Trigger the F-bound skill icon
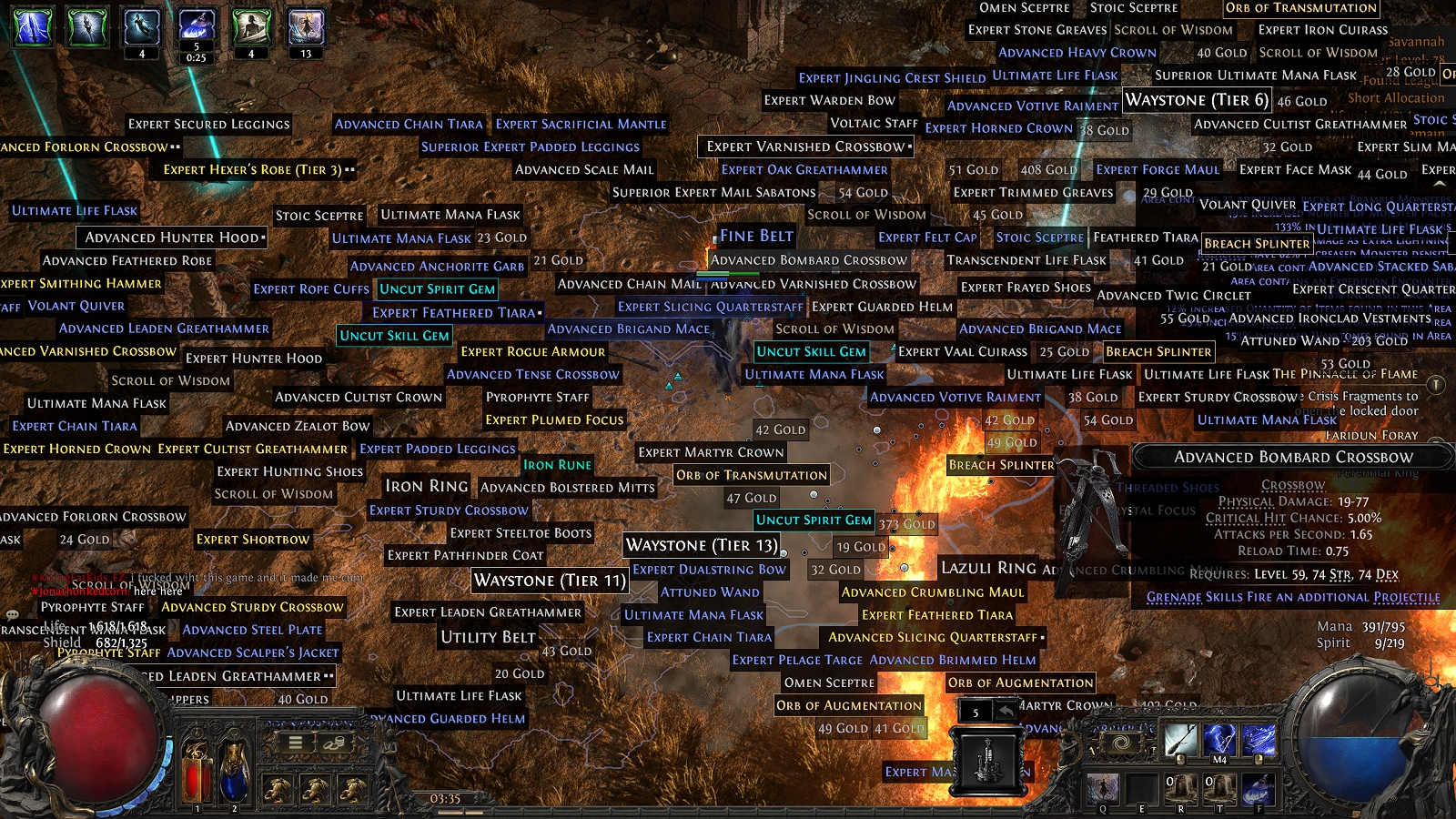The height and width of the screenshot is (819, 1456). coord(1259,788)
